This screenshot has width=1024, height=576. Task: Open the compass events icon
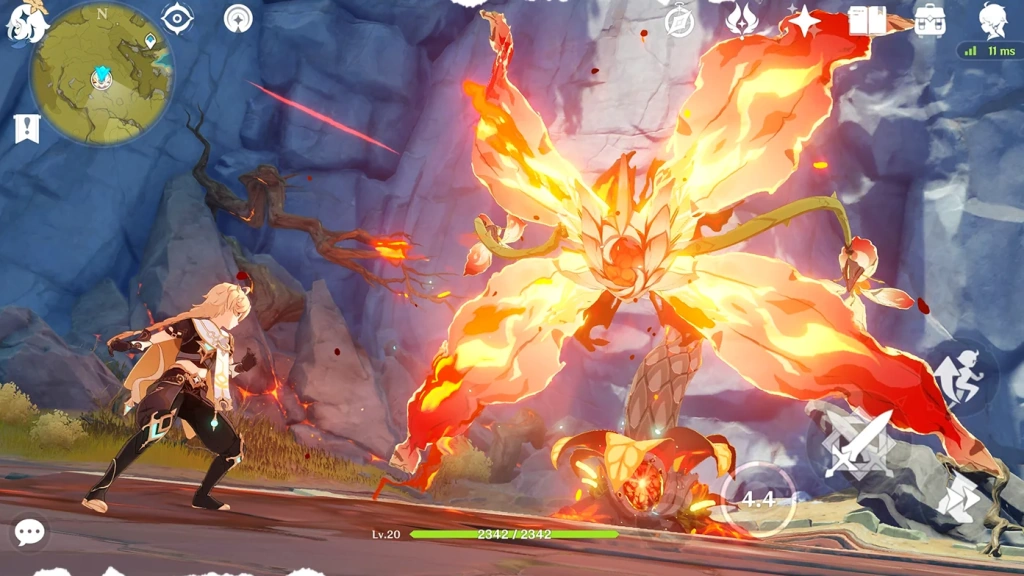tap(679, 21)
